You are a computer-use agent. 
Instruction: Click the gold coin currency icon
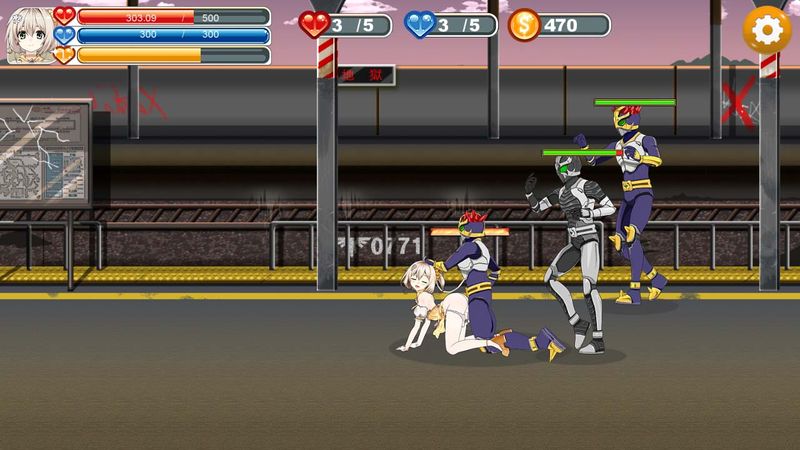[523, 25]
